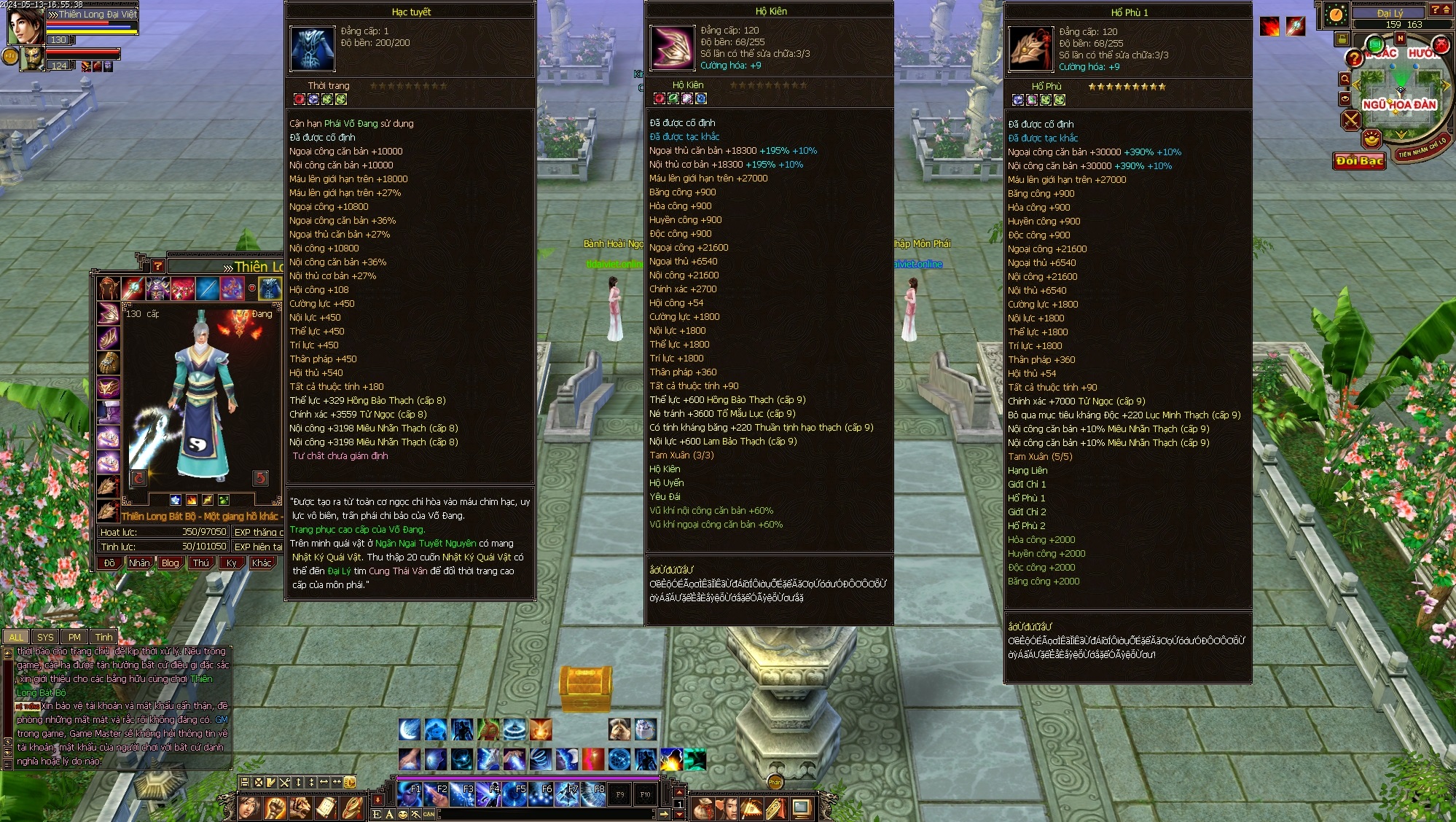This screenshot has width=1456, height=822.
Task: Click the Đổi Bạc button
Action: (x=1359, y=160)
